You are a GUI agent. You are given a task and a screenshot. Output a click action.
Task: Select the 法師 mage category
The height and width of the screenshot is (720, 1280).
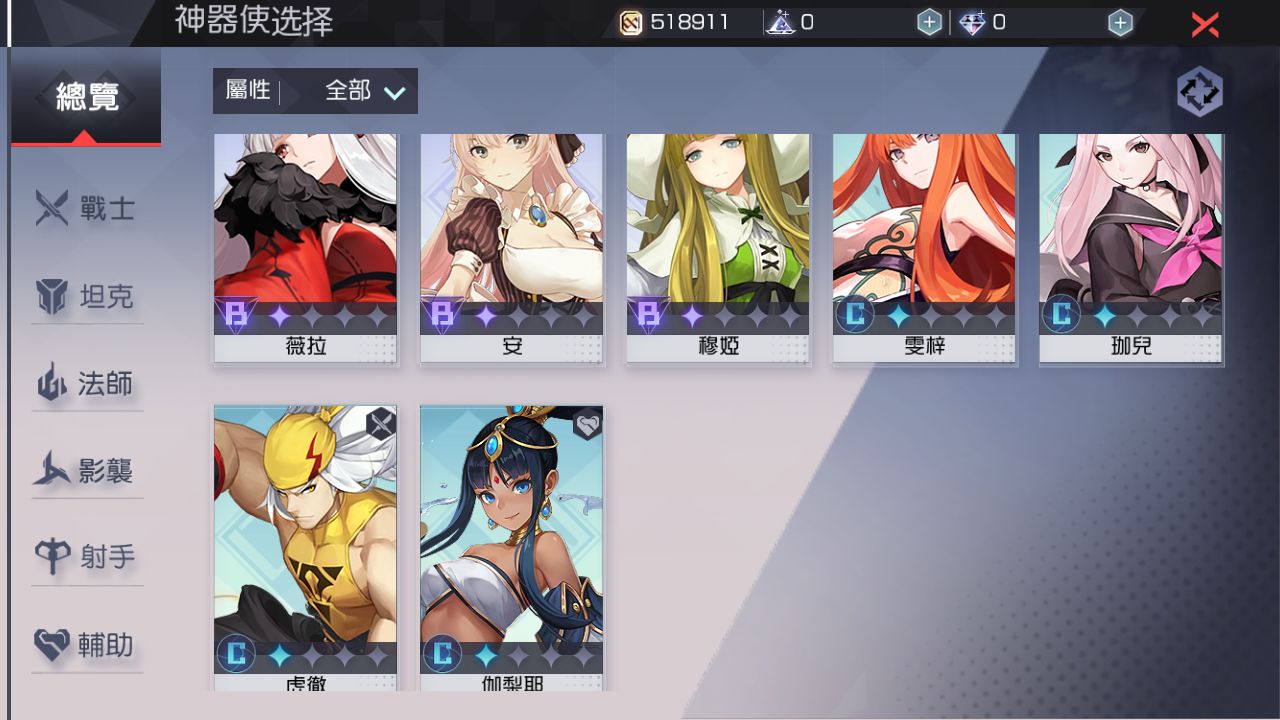tap(86, 384)
